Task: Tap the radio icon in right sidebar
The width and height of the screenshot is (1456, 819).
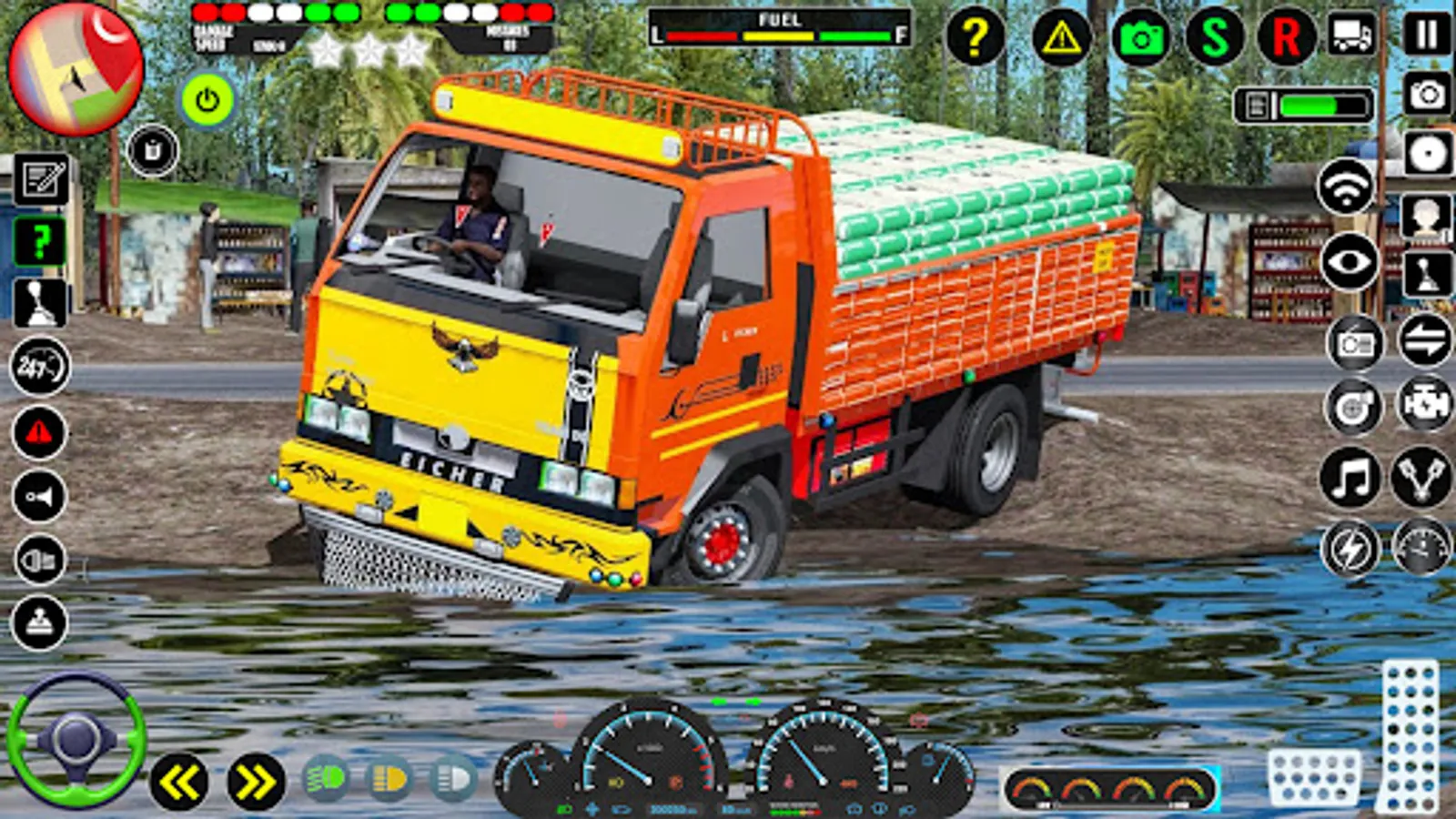Action: tap(1355, 346)
